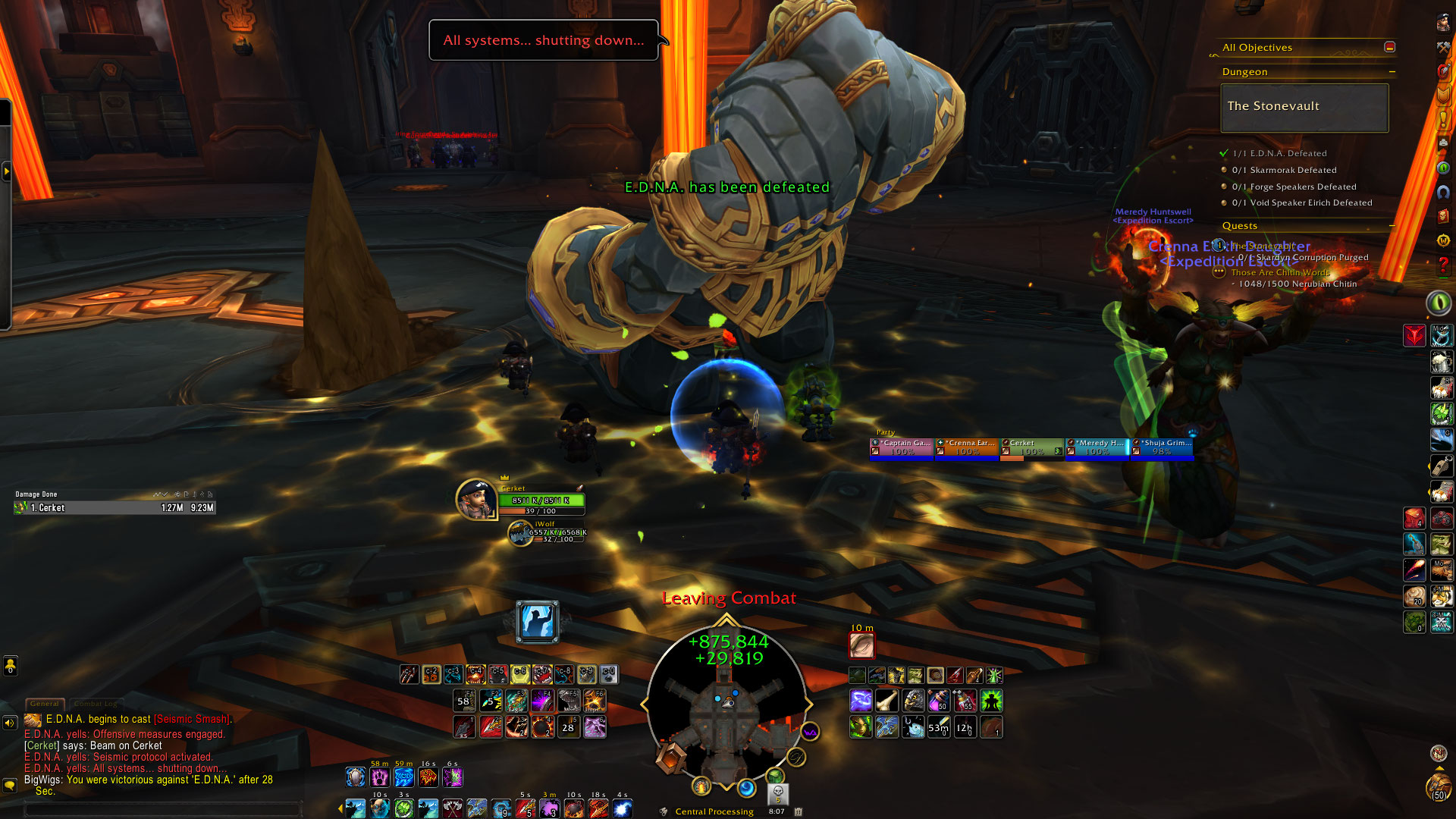Collapse the Dungeon objectives section
The width and height of the screenshot is (1456, 819).
point(1392,72)
